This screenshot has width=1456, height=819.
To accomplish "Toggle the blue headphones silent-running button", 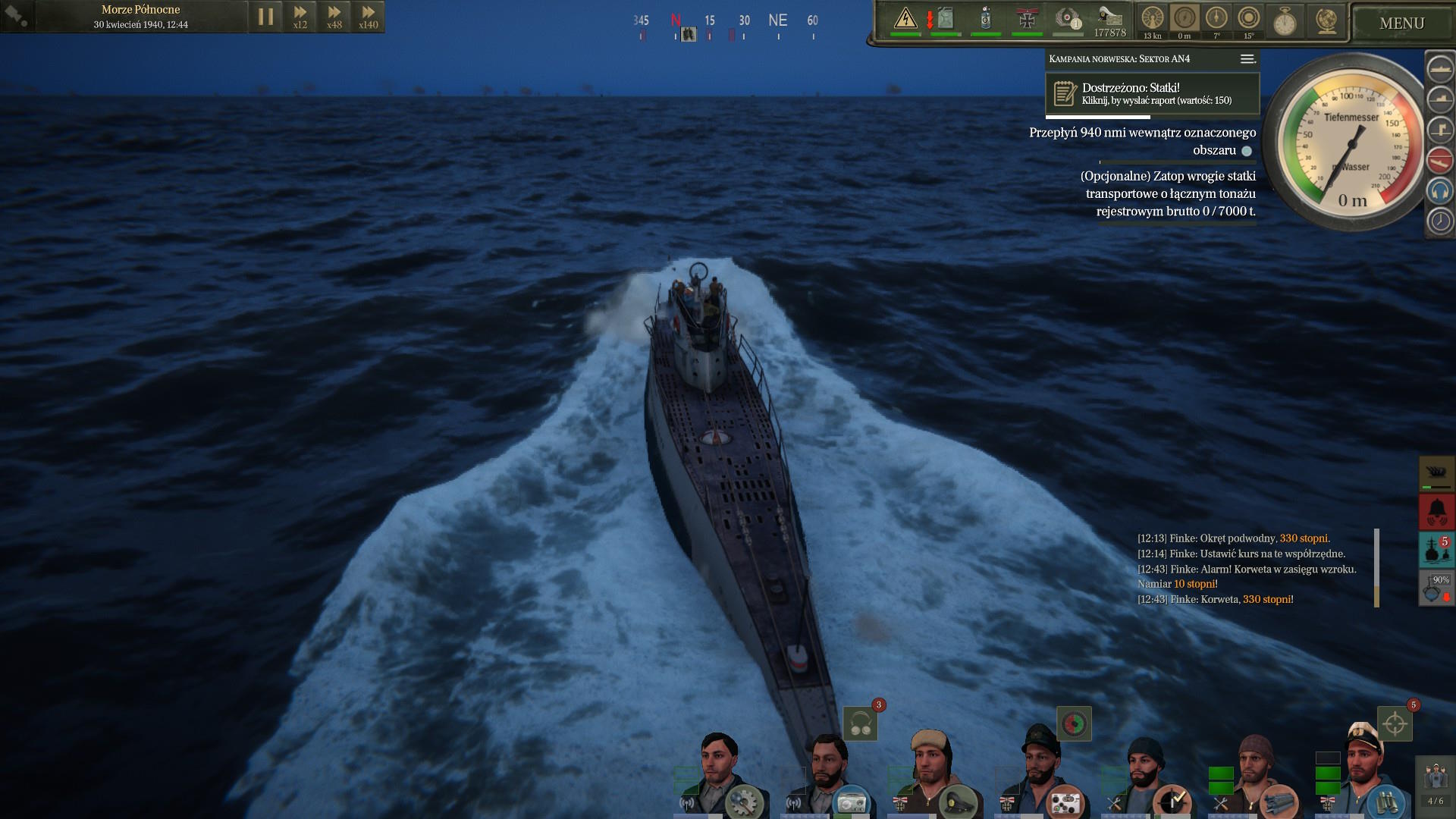I will [x=1439, y=190].
